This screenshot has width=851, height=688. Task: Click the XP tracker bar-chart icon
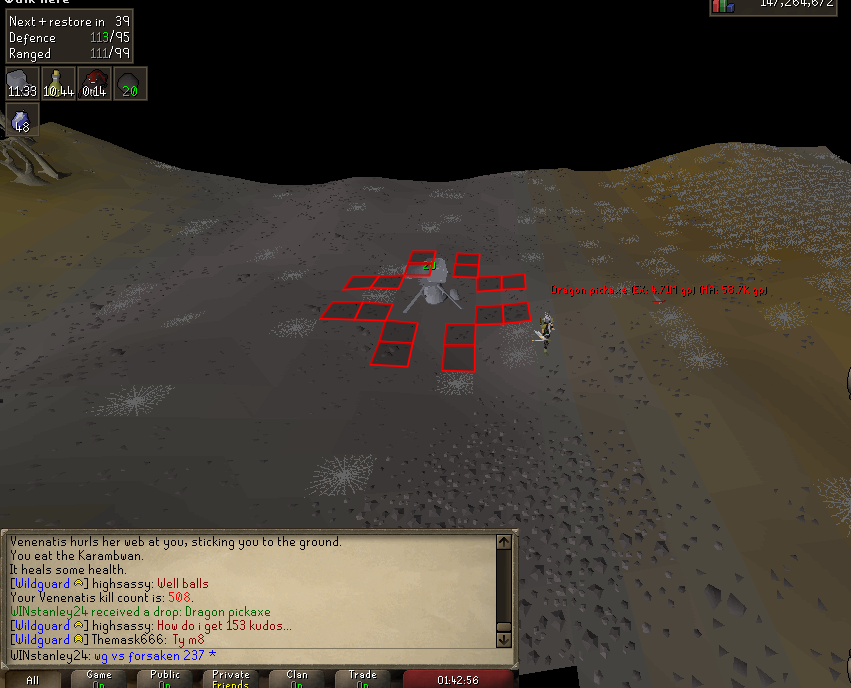723,6
